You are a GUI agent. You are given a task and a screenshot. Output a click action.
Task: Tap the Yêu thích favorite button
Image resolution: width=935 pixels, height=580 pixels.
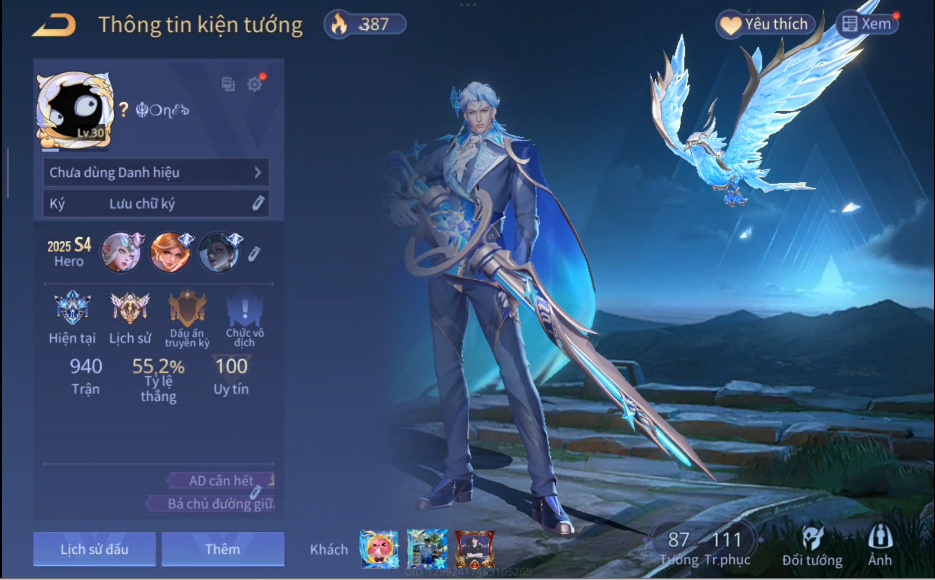(767, 24)
